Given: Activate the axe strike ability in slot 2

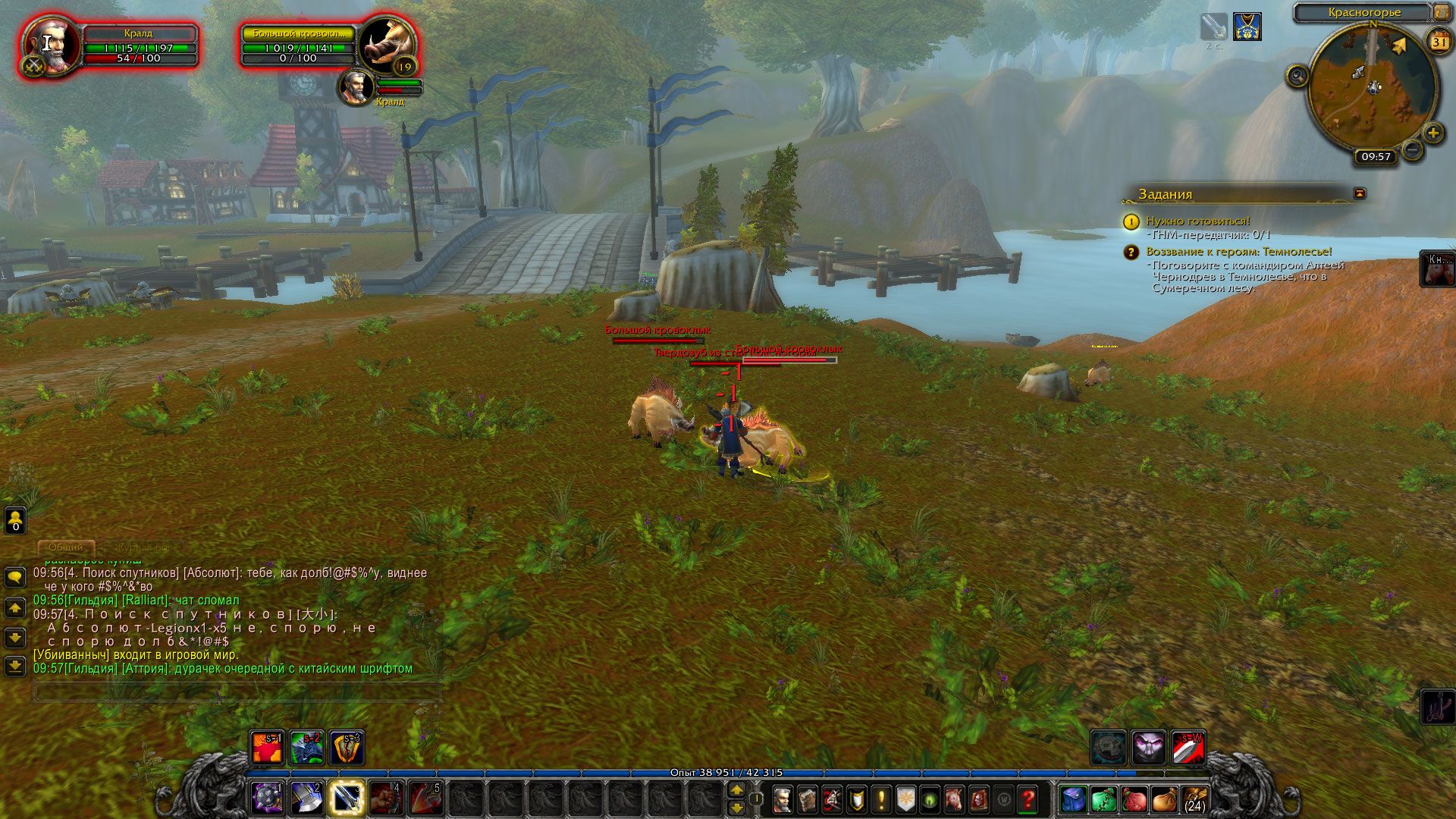Looking at the screenshot, I should pos(307,798).
